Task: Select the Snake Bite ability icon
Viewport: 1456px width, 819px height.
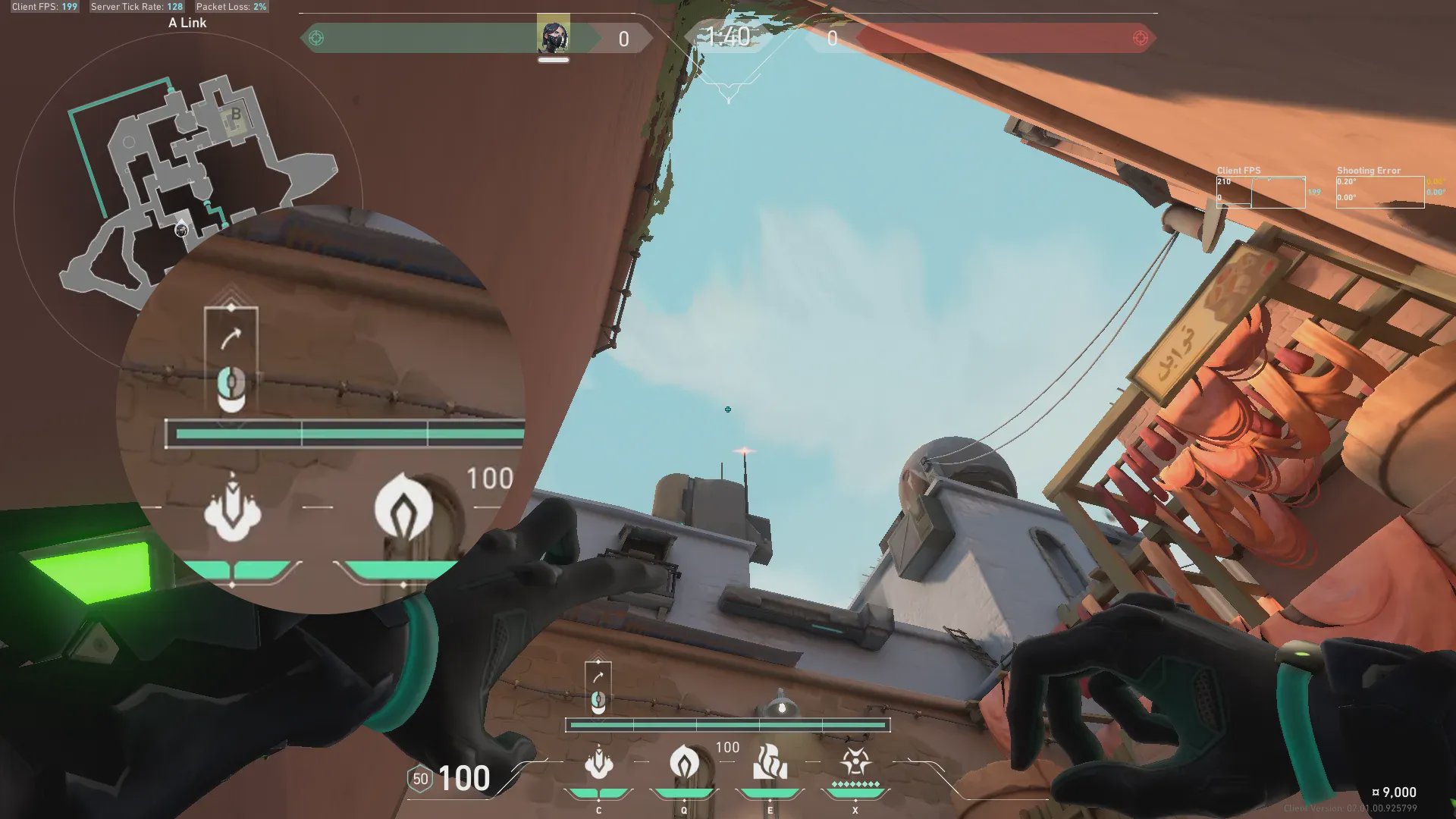Action: click(x=598, y=763)
